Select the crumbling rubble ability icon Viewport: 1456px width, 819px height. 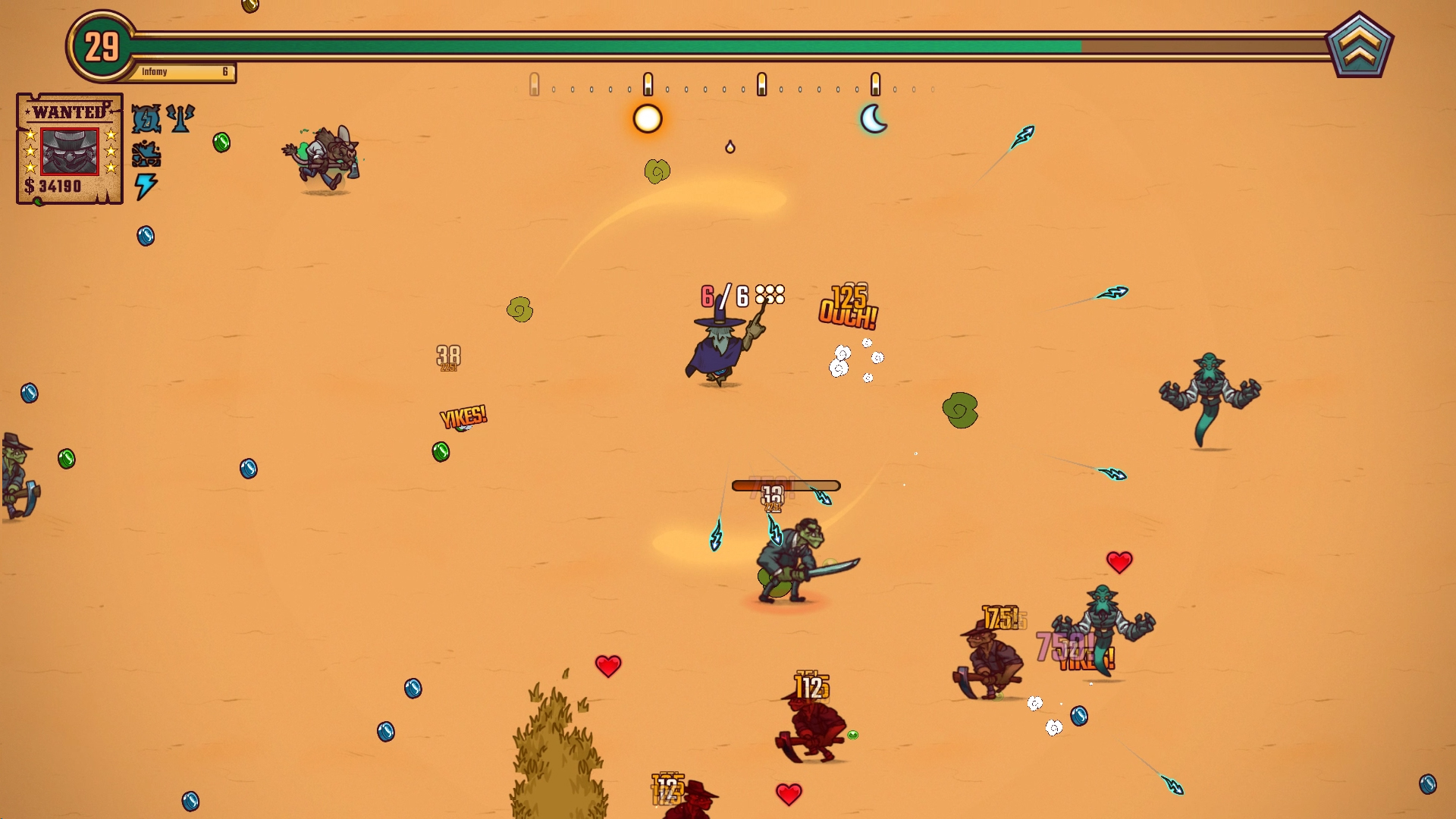pos(146,154)
